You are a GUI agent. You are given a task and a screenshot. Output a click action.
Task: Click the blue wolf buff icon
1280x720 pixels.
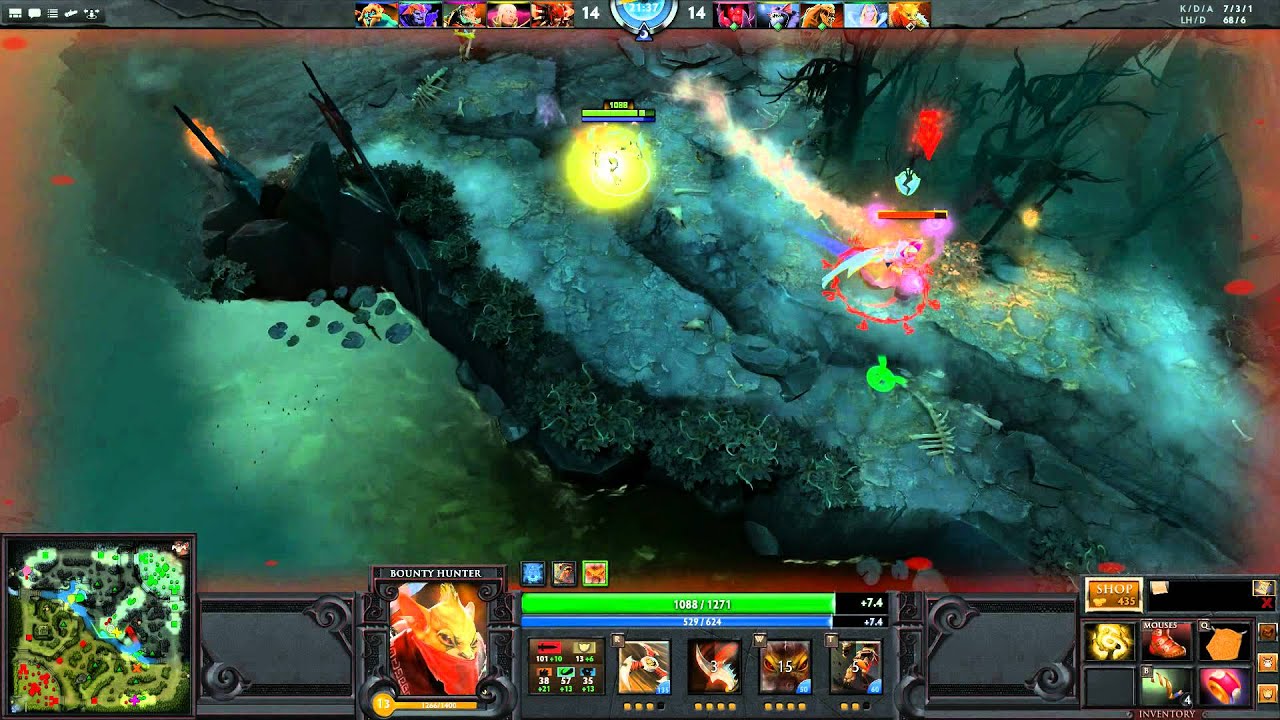[533, 573]
